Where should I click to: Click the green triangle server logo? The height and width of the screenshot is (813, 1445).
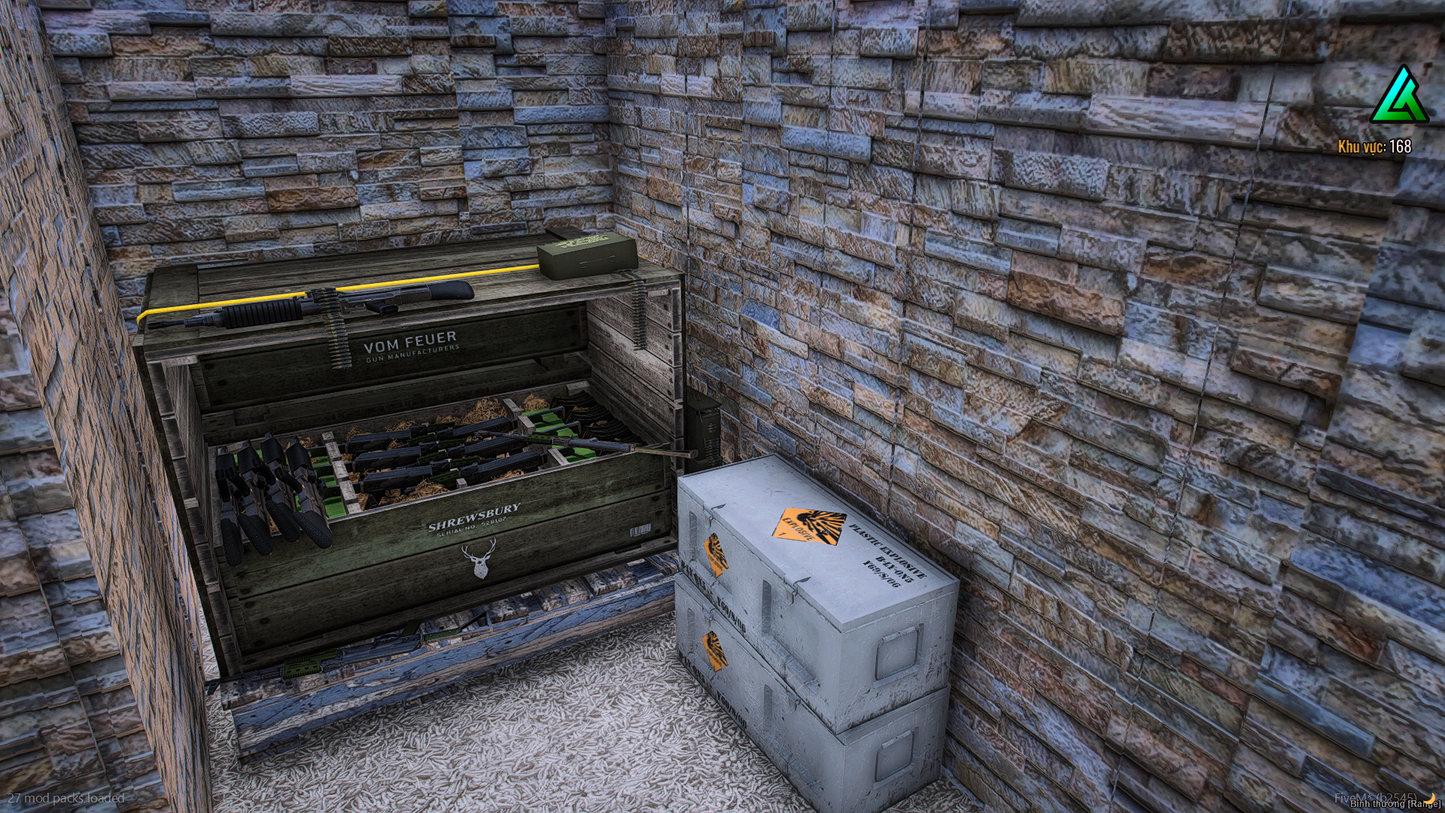pyautogui.click(x=1399, y=97)
